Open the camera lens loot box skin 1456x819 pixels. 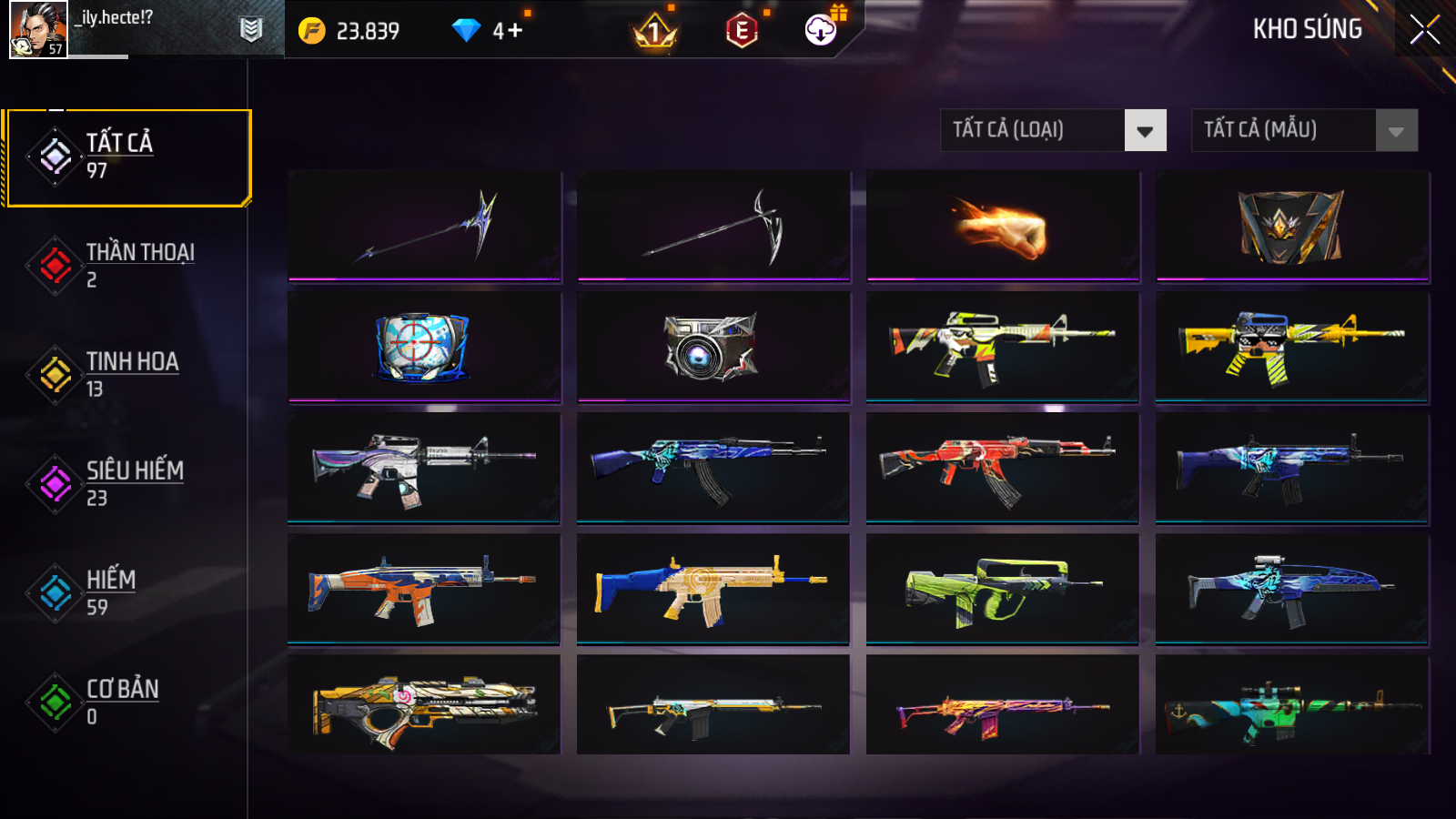click(x=713, y=347)
